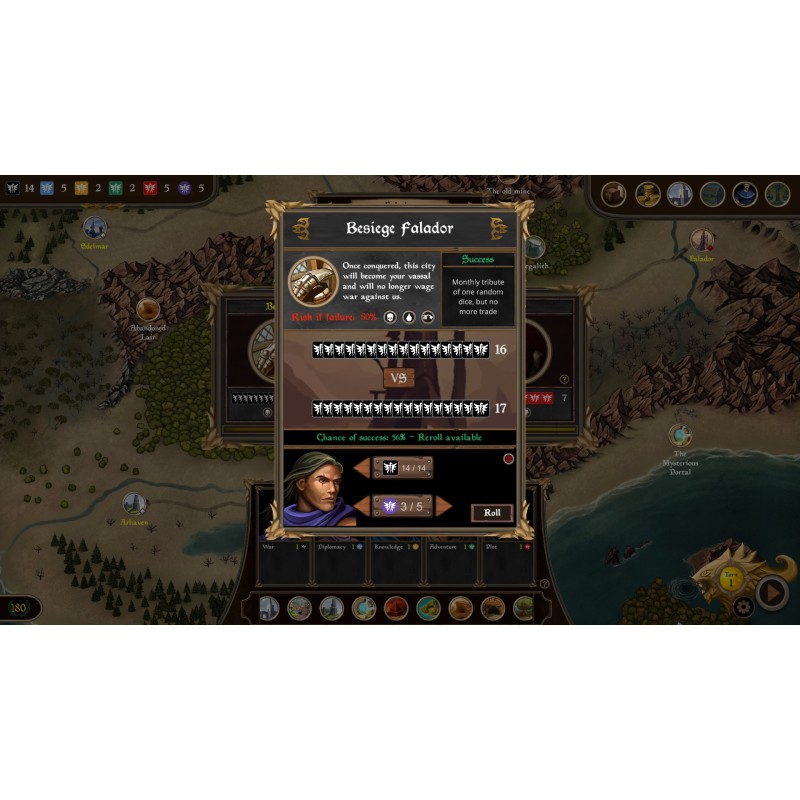
Task: Open the gold coins treasury icon
Action: point(647,194)
